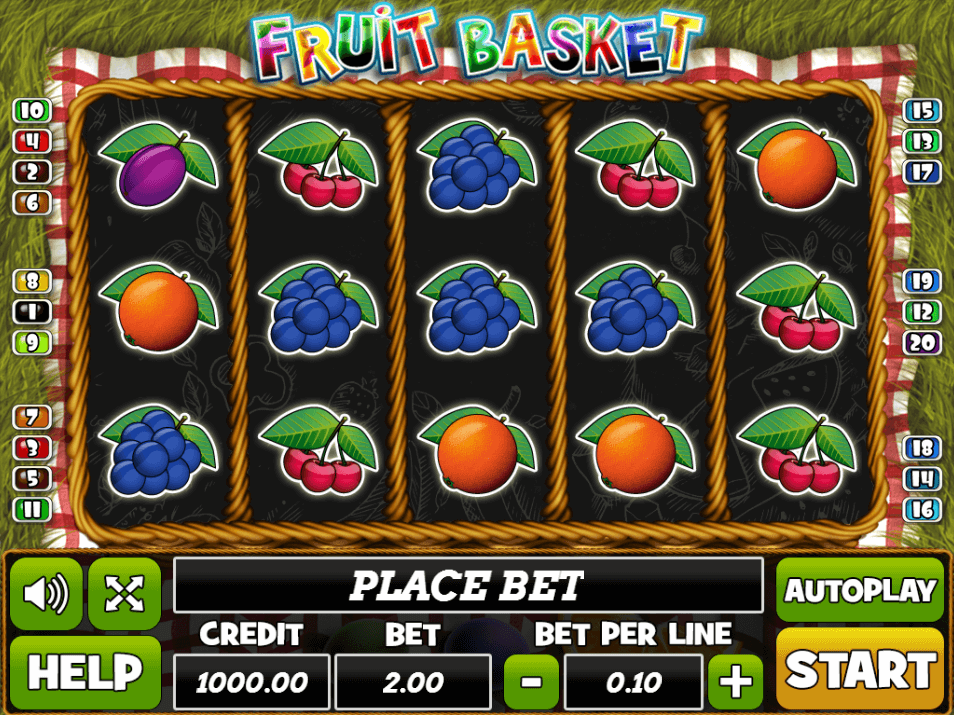The height and width of the screenshot is (715, 954).
Task: Select payline number 7 marker
Action: tap(31, 416)
